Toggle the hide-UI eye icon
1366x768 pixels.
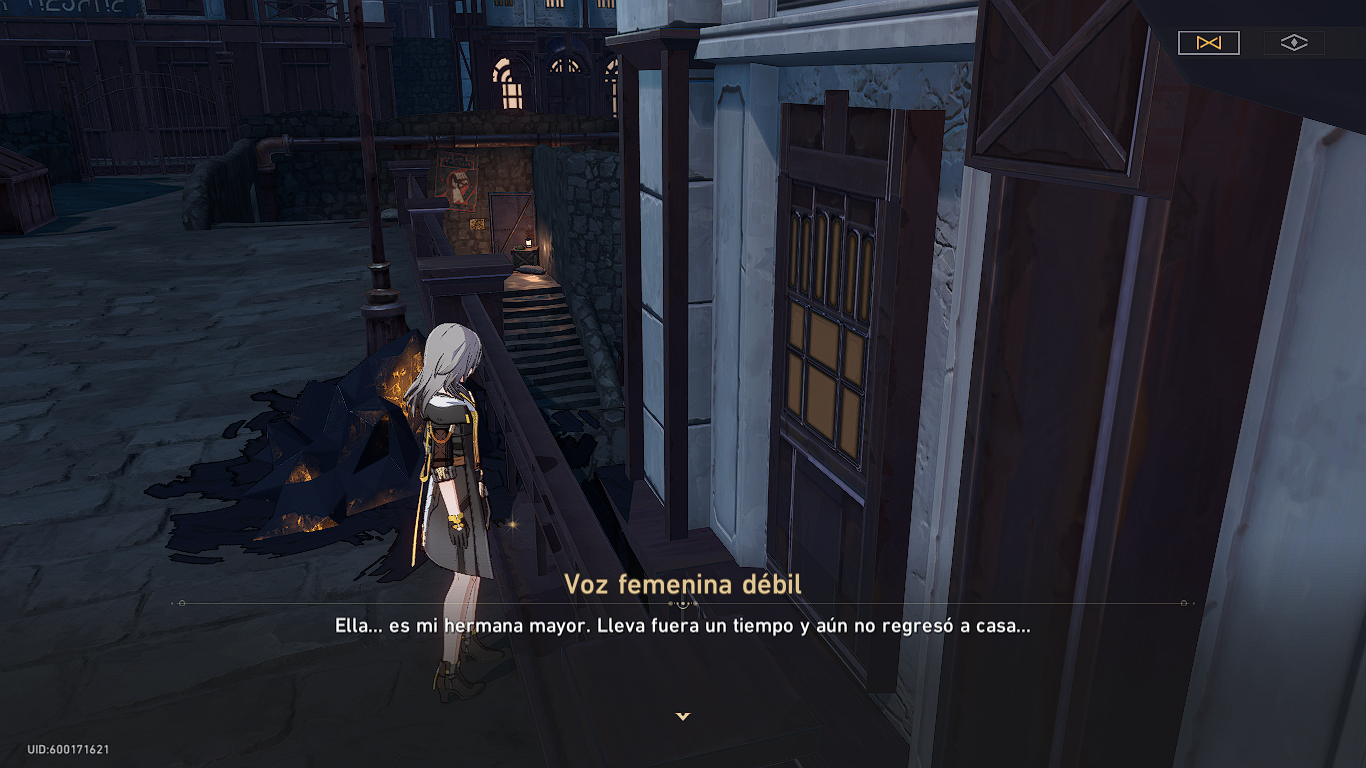1295,43
